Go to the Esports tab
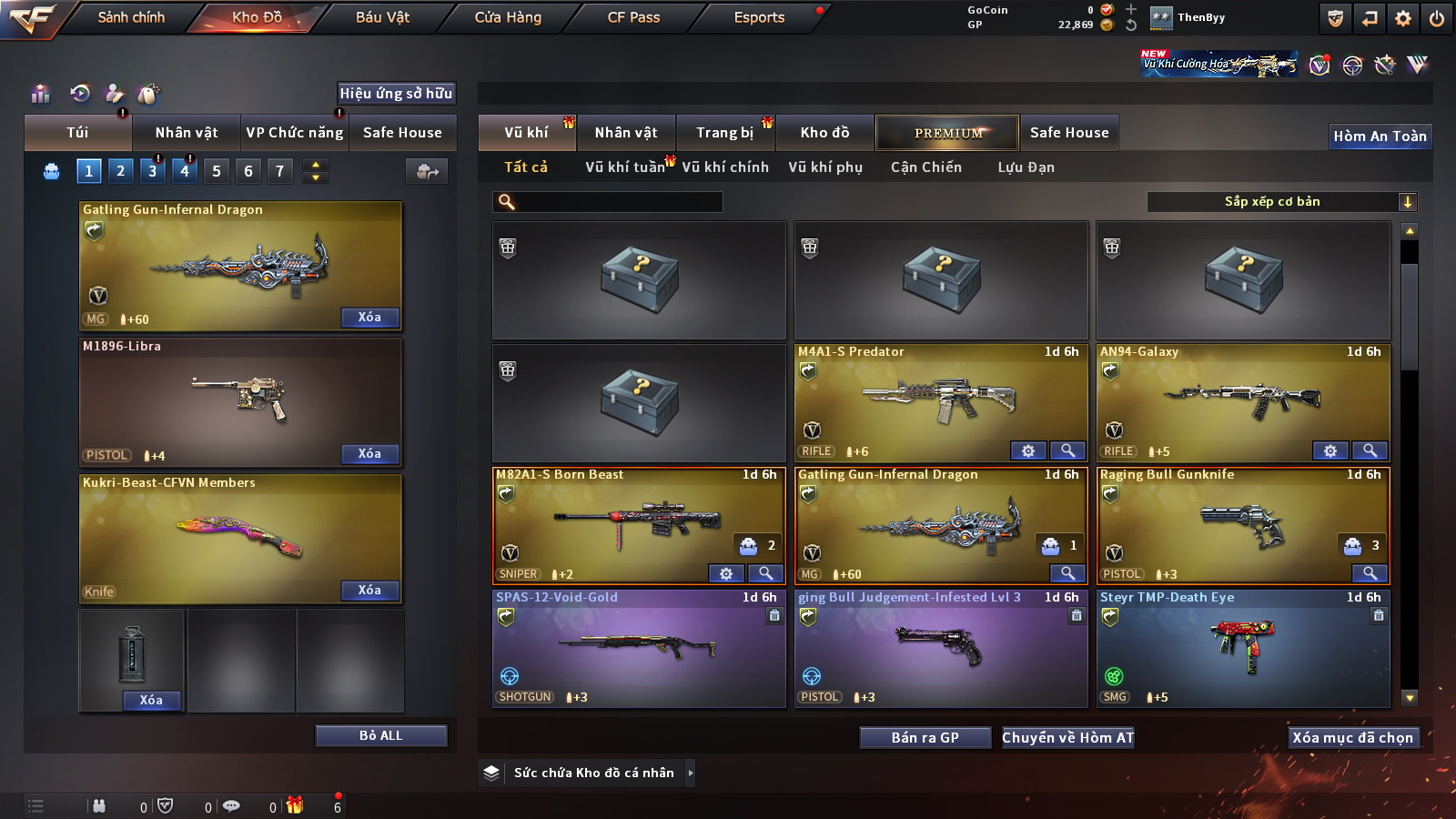 click(x=759, y=17)
